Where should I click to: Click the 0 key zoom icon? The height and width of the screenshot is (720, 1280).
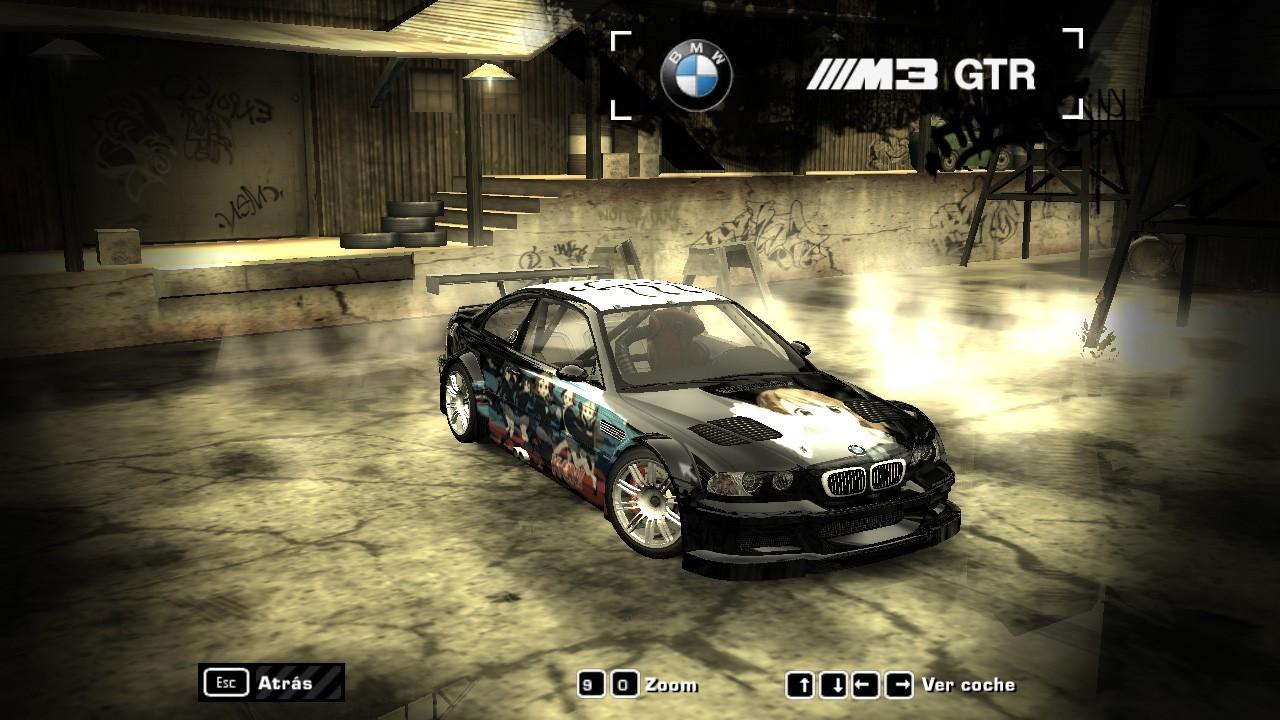(x=624, y=685)
